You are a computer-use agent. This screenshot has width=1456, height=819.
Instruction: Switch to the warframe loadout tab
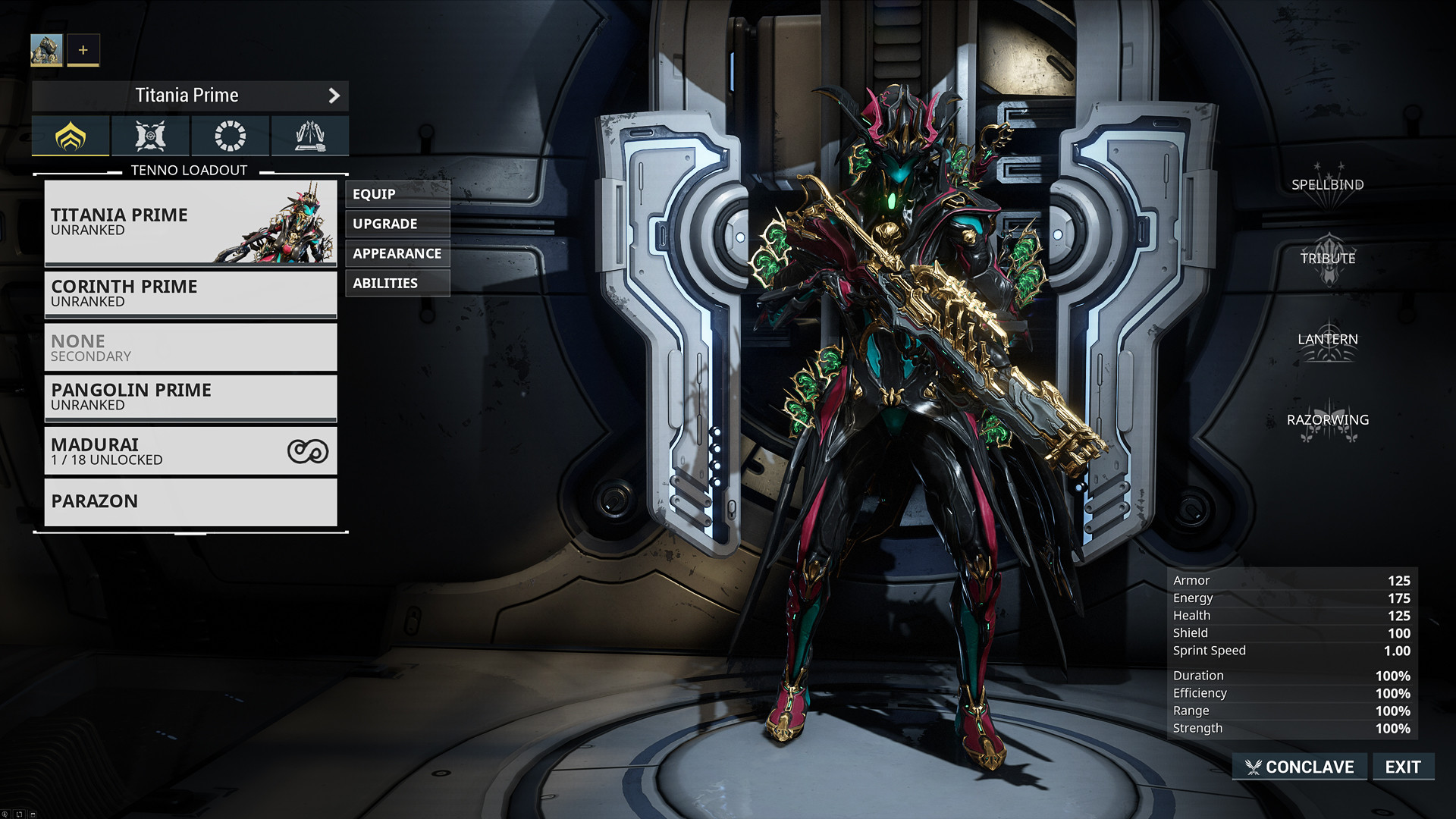tap(71, 136)
